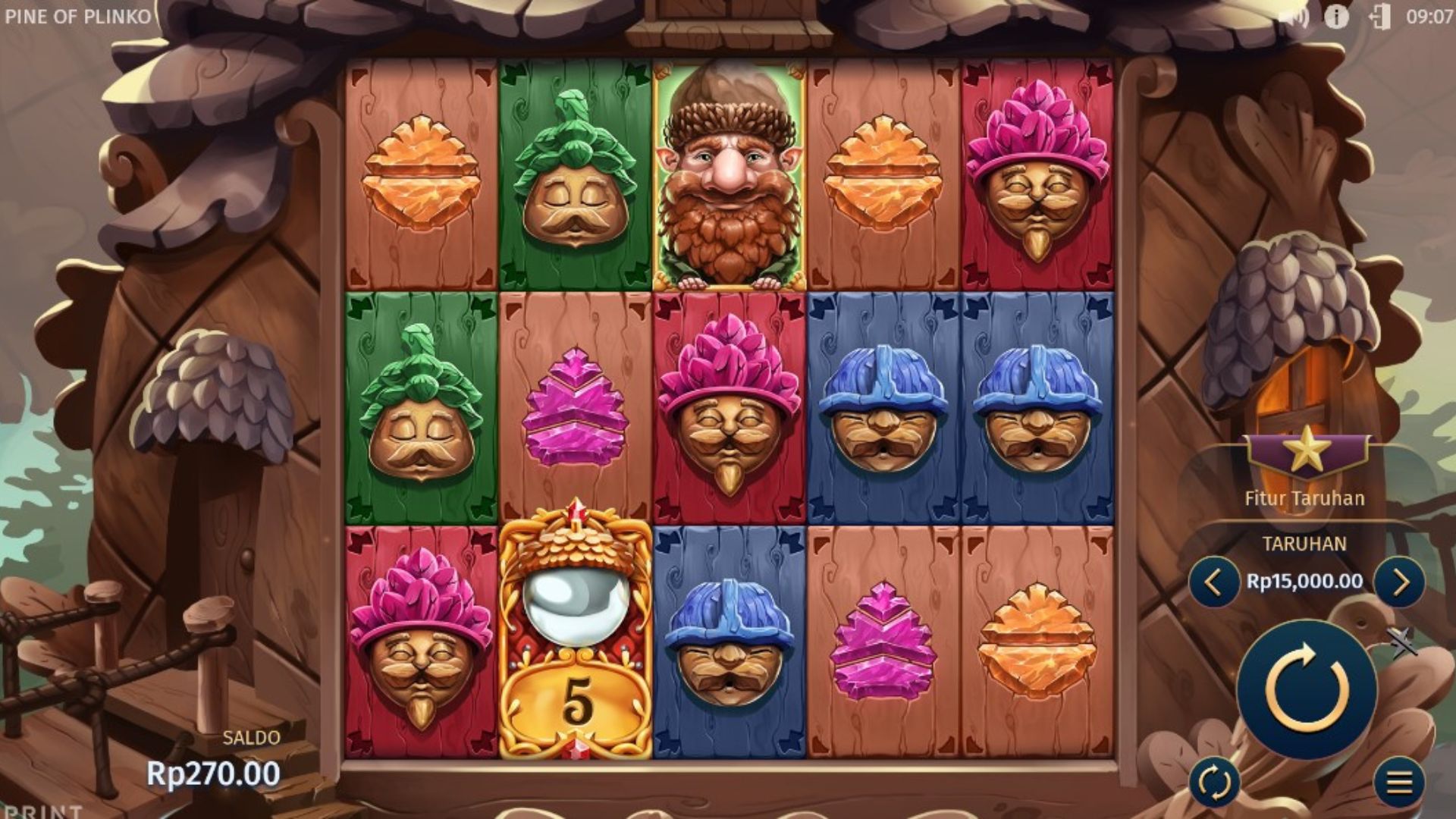Open the autoplay cycling-arrows button

click(1214, 782)
